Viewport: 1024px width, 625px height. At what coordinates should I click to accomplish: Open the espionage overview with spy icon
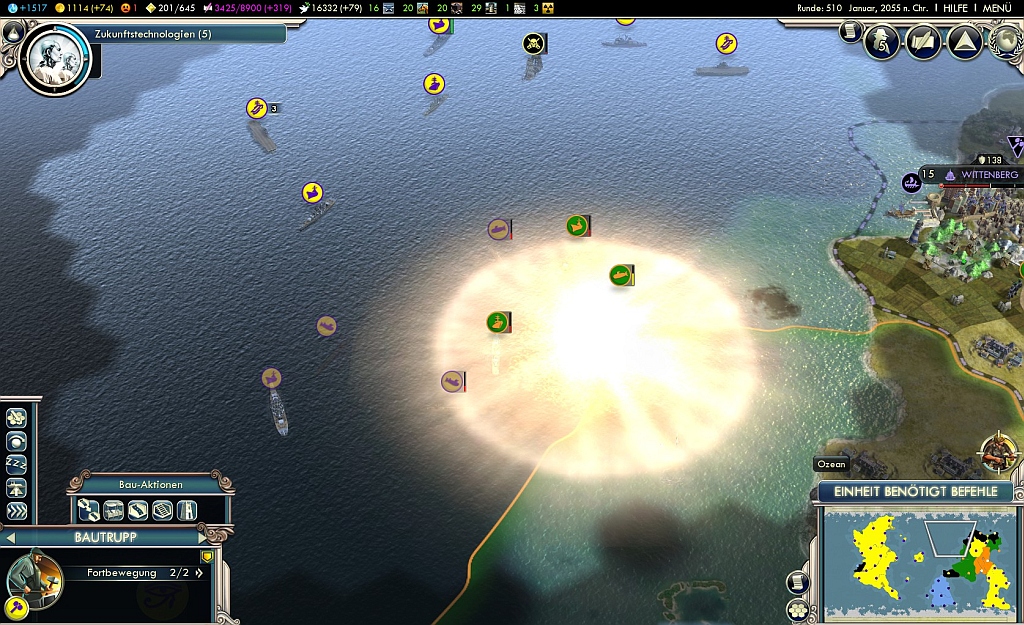click(882, 42)
